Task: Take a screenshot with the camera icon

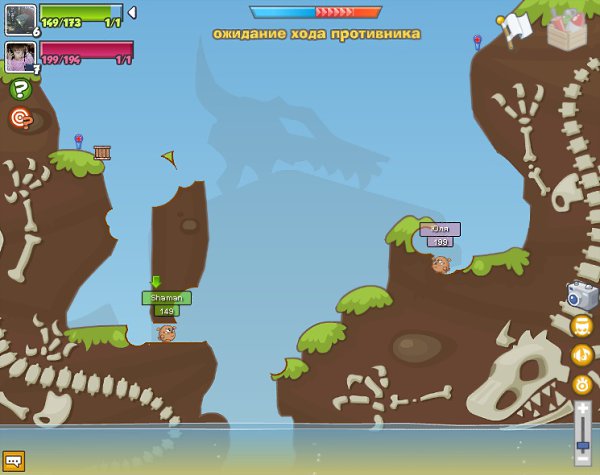Action: click(581, 295)
